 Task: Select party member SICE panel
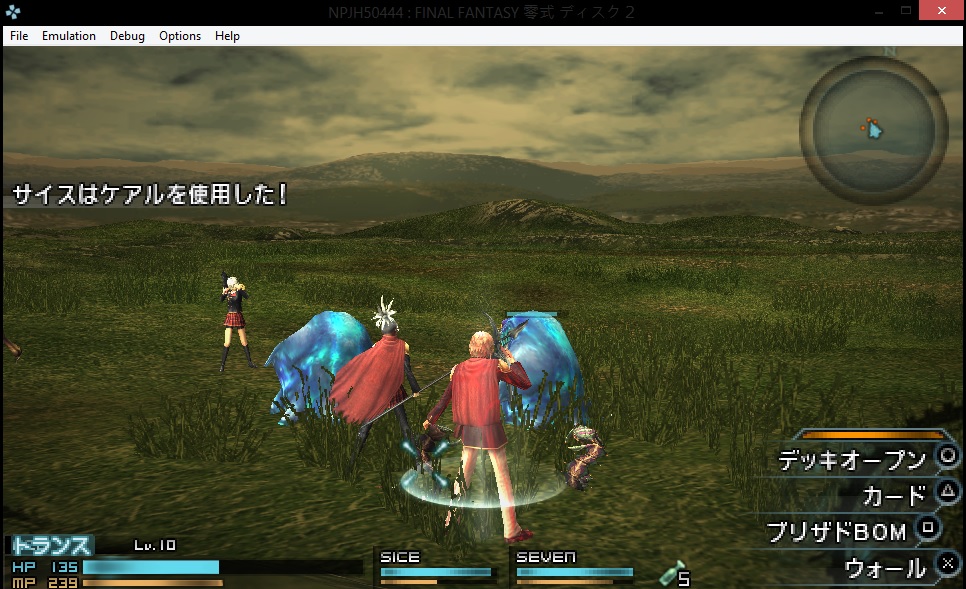pyautogui.click(x=436, y=568)
